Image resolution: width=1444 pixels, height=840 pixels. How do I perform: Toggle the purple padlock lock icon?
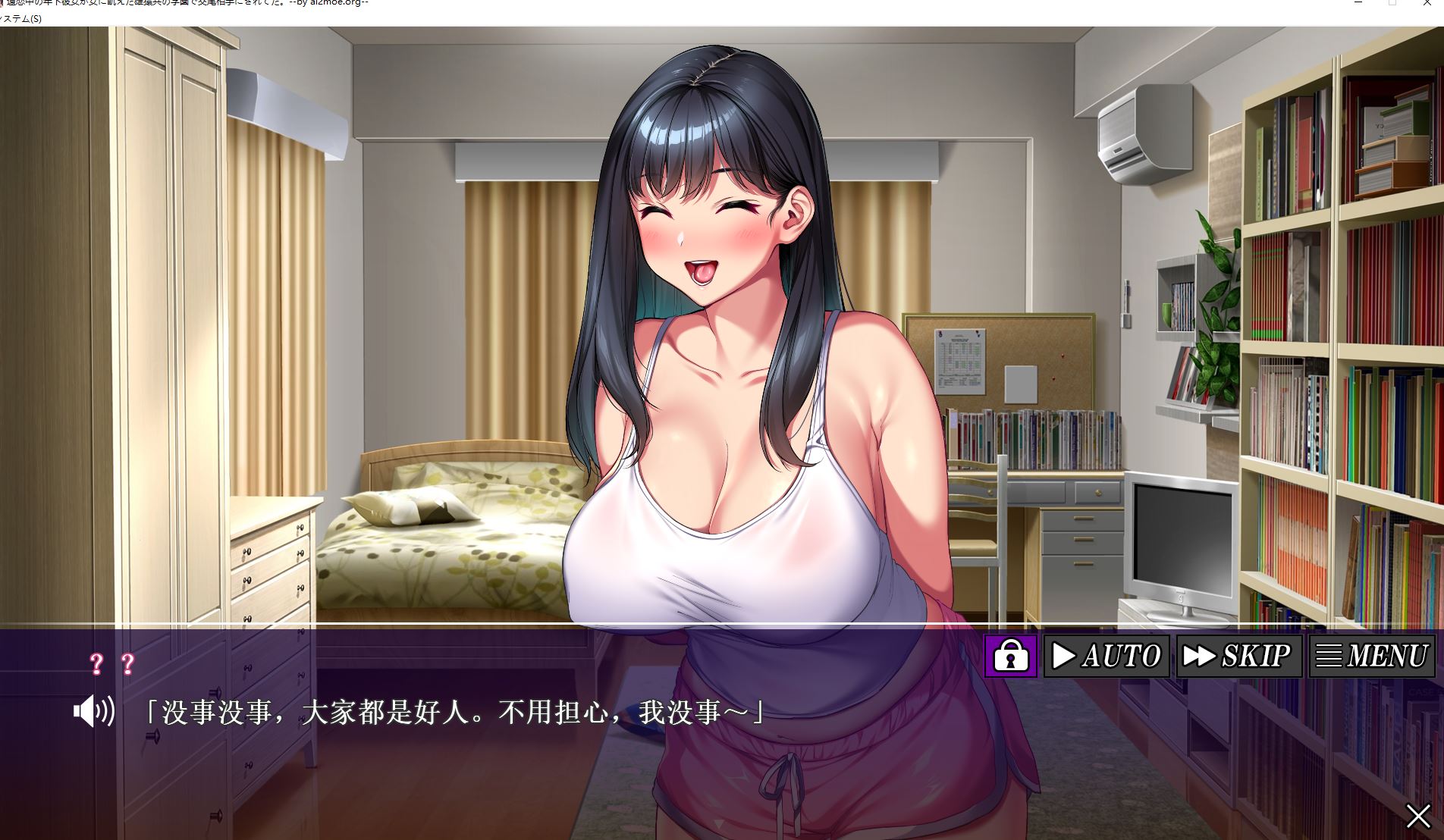point(1012,655)
